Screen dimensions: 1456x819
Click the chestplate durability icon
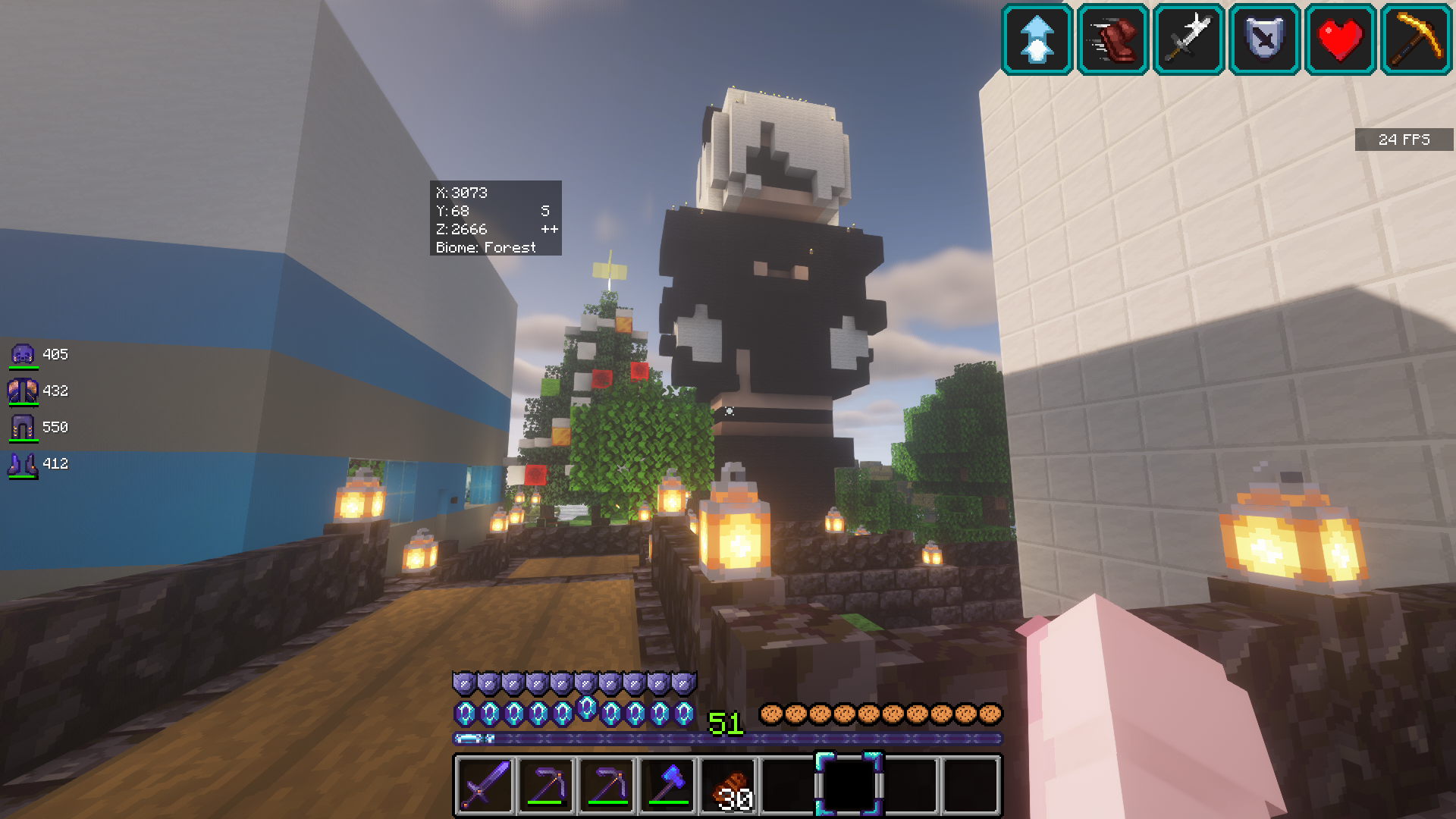(x=23, y=391)
